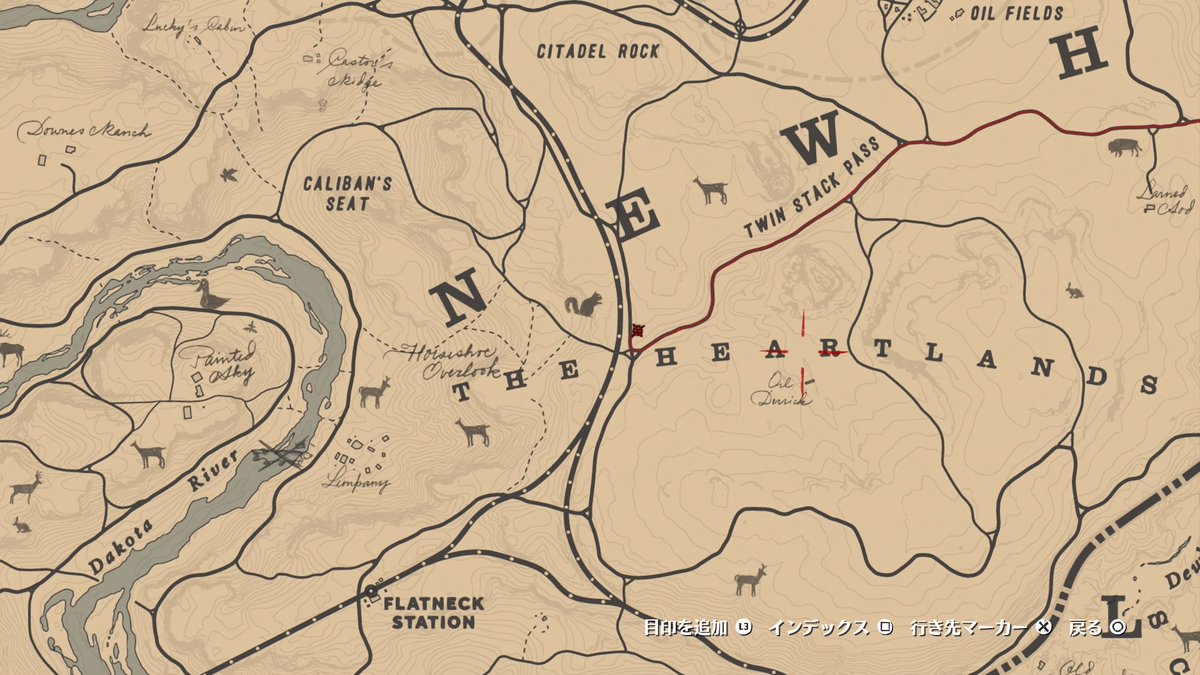Click the squirrel animal icon
The height and width of the screenshot is (675, 1200).
[x=583, y=304]
